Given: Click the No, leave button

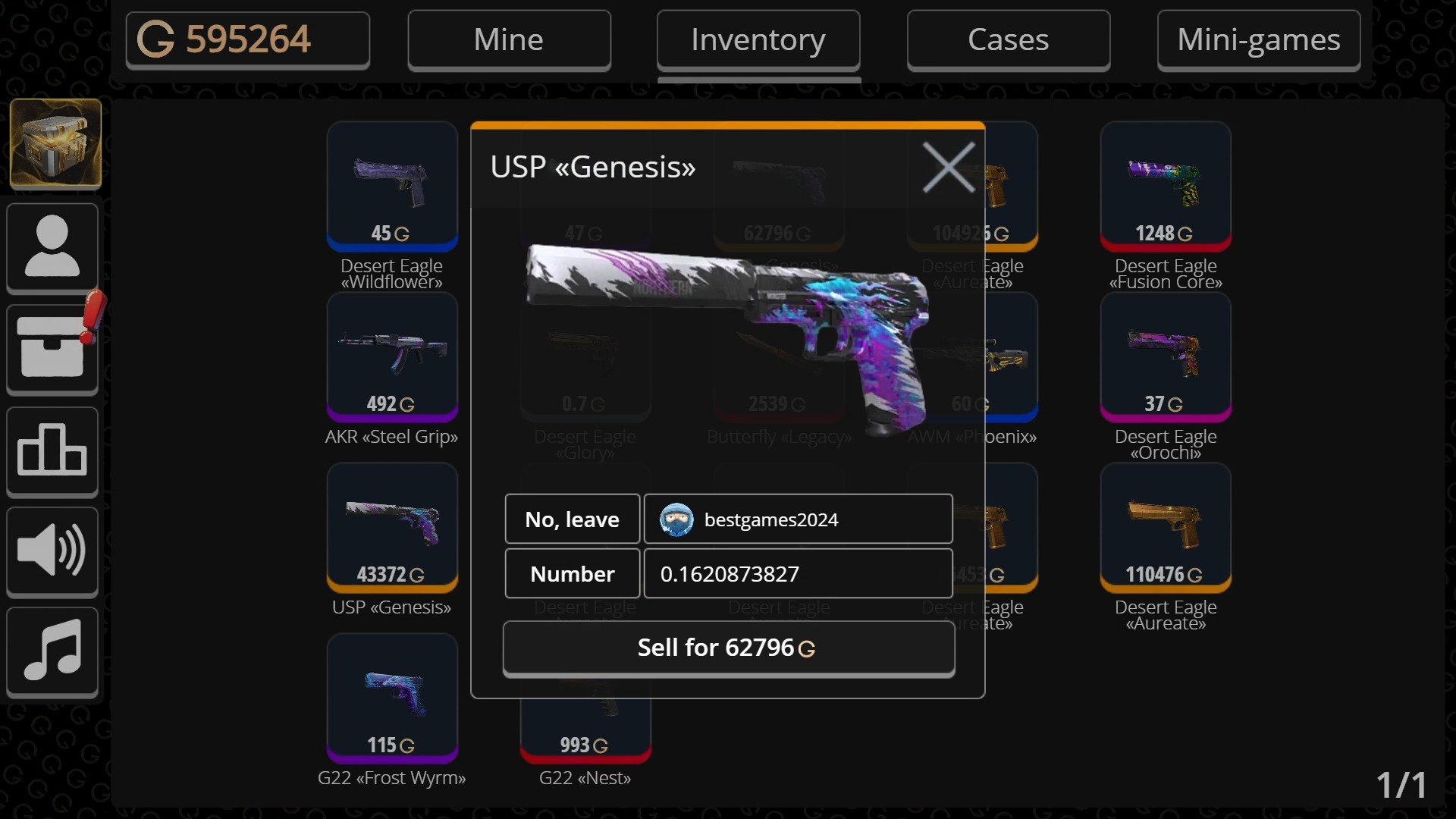Looking at the screenshot, I should (x=571, y=519).
